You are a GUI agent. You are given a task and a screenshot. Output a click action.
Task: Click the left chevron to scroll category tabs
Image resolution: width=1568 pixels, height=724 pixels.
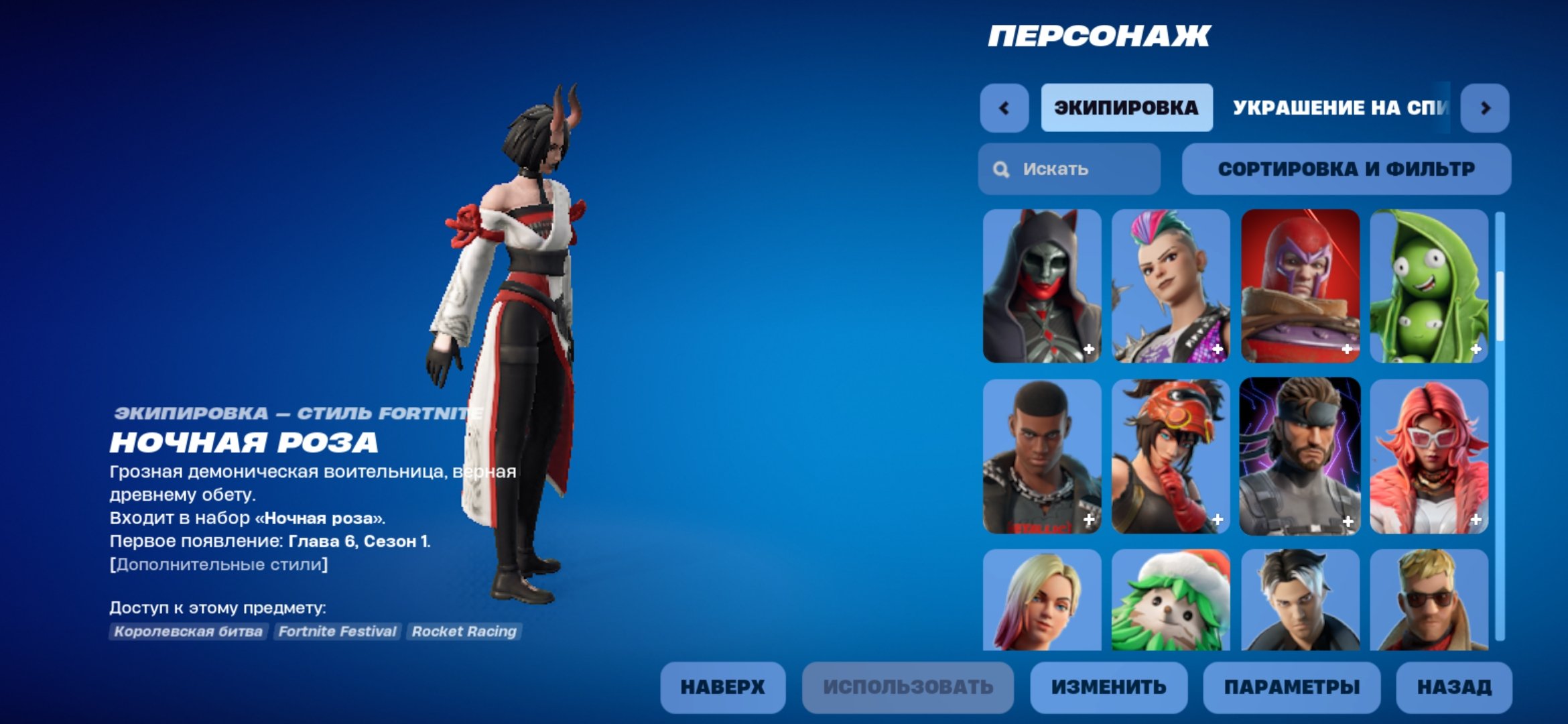tap(1004, 109)
